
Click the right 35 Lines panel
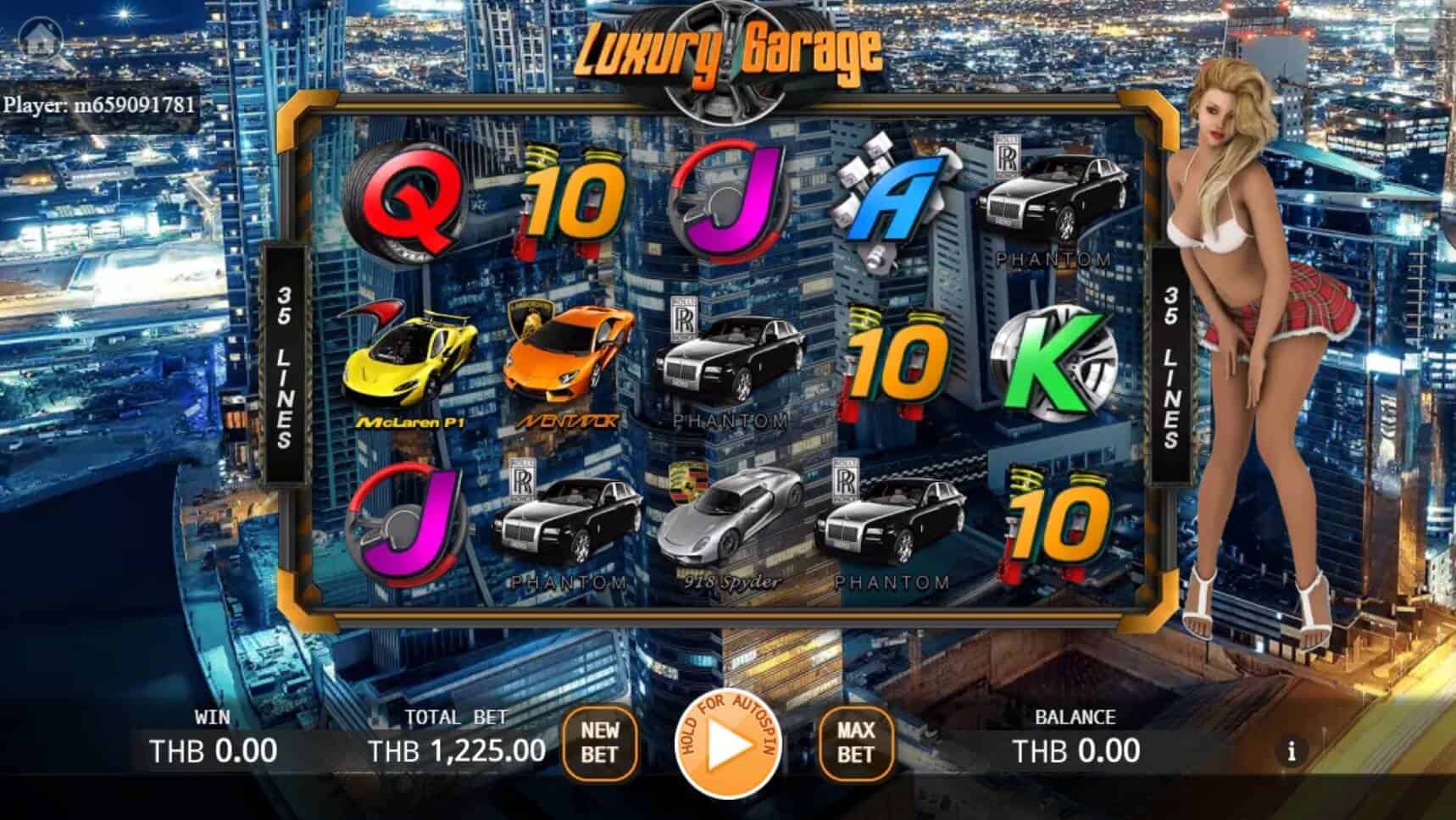point(1171,364)
